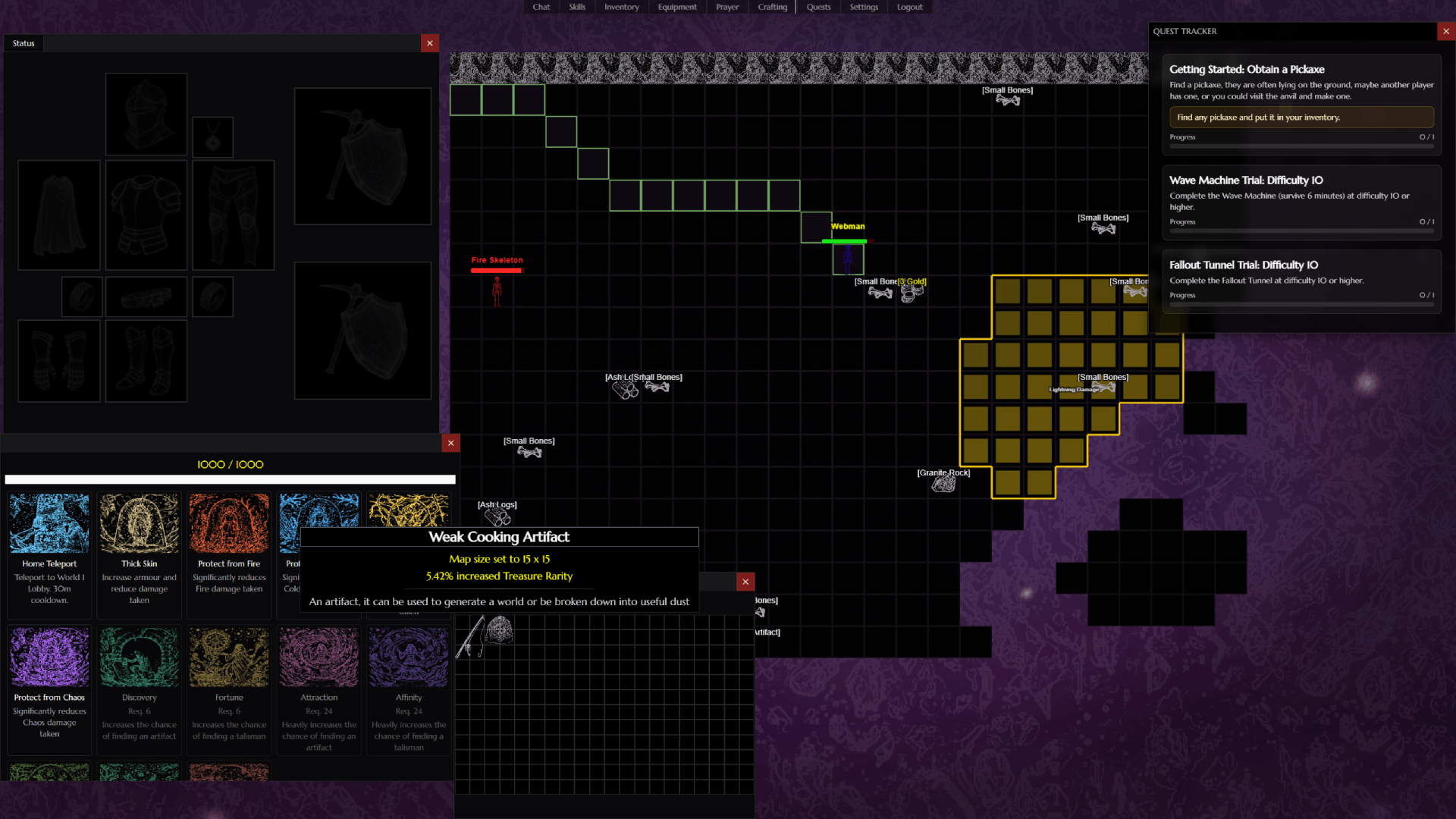The width and height of the screenshot is (1456, 819).
Task: Click the shield slot in the equipment panel
Action: (362, 330)
